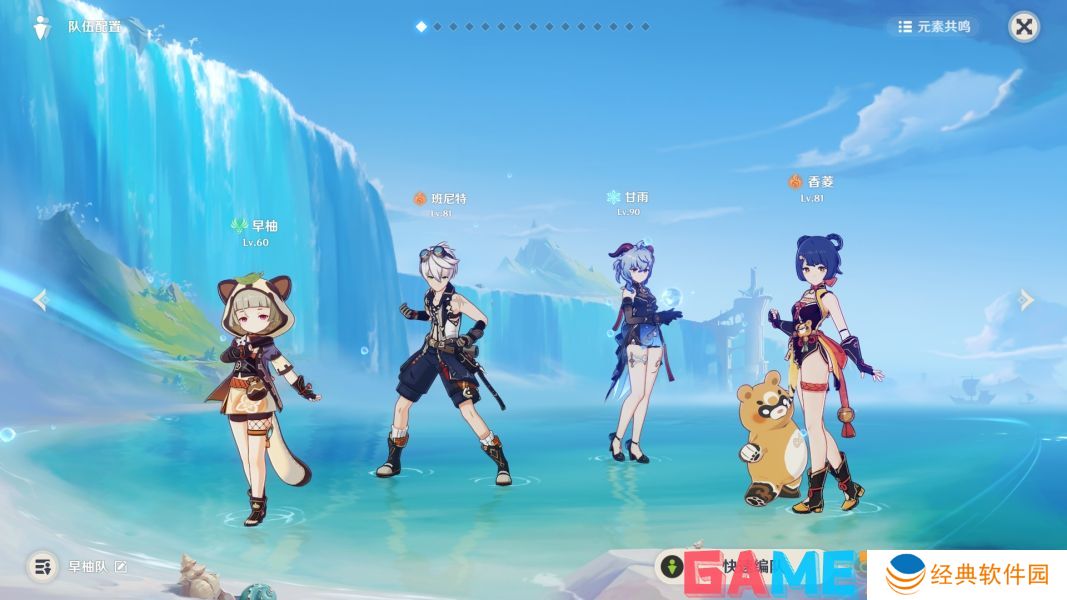Screen dimensions: 1067x600
Task: Edit the 早柚队 team name
Action: tap(121, 567)
